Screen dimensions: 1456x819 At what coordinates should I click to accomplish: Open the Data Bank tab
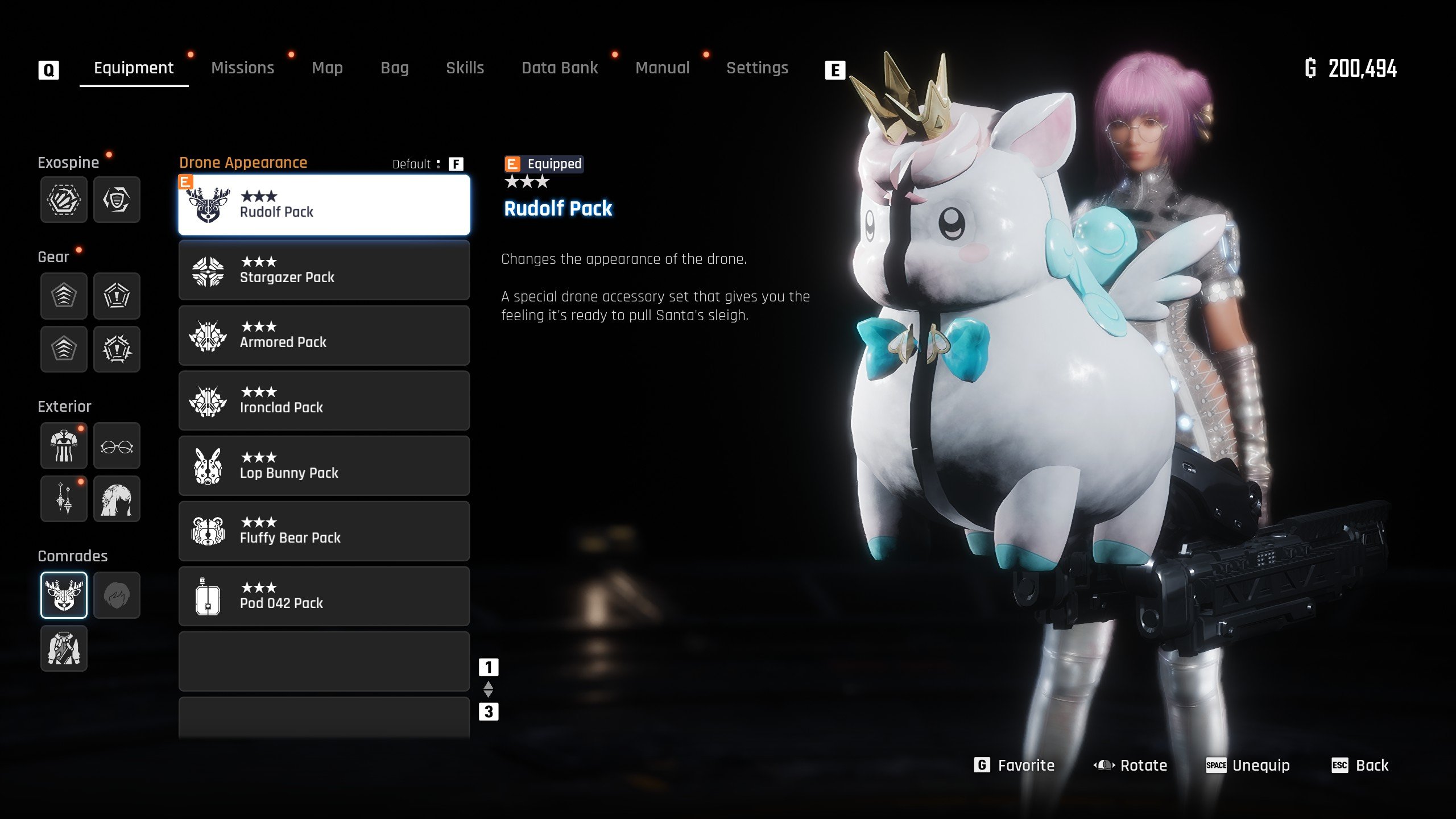(560, 68)
